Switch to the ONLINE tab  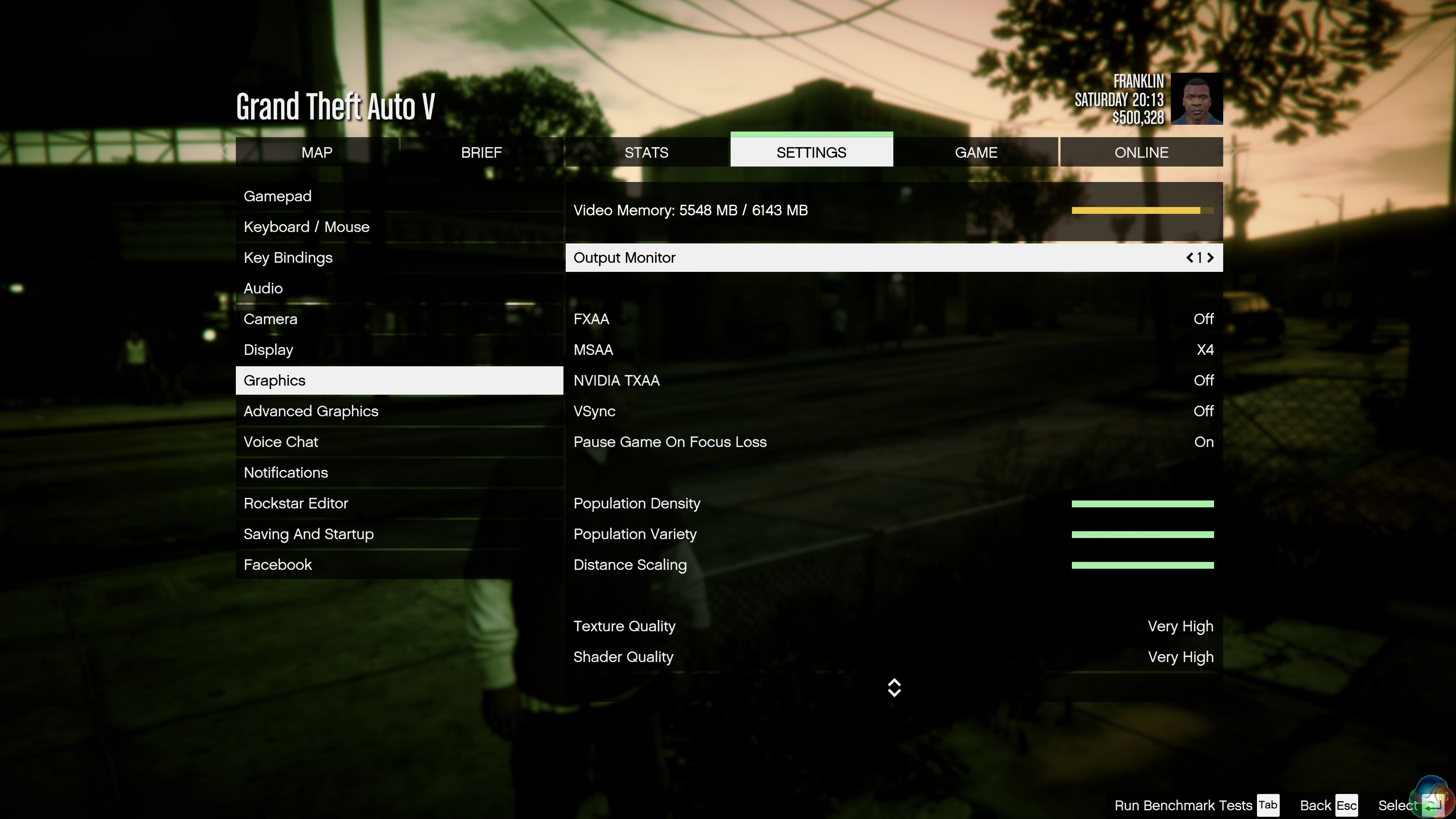1141,152
